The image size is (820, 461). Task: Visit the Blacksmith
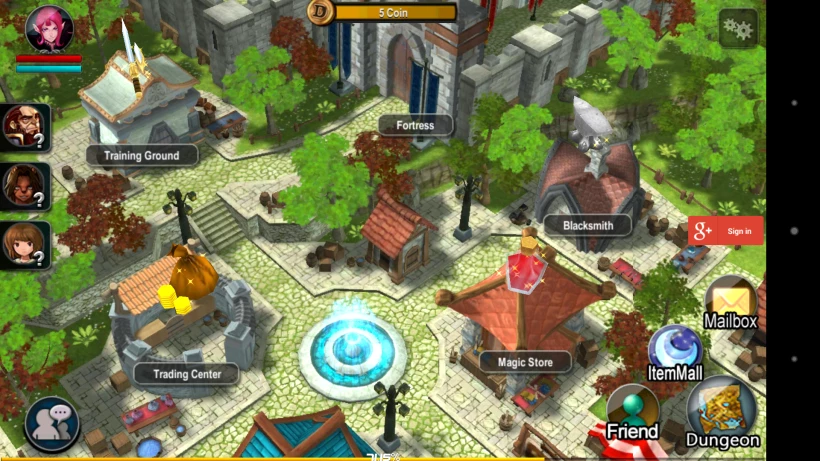[588, 225]
